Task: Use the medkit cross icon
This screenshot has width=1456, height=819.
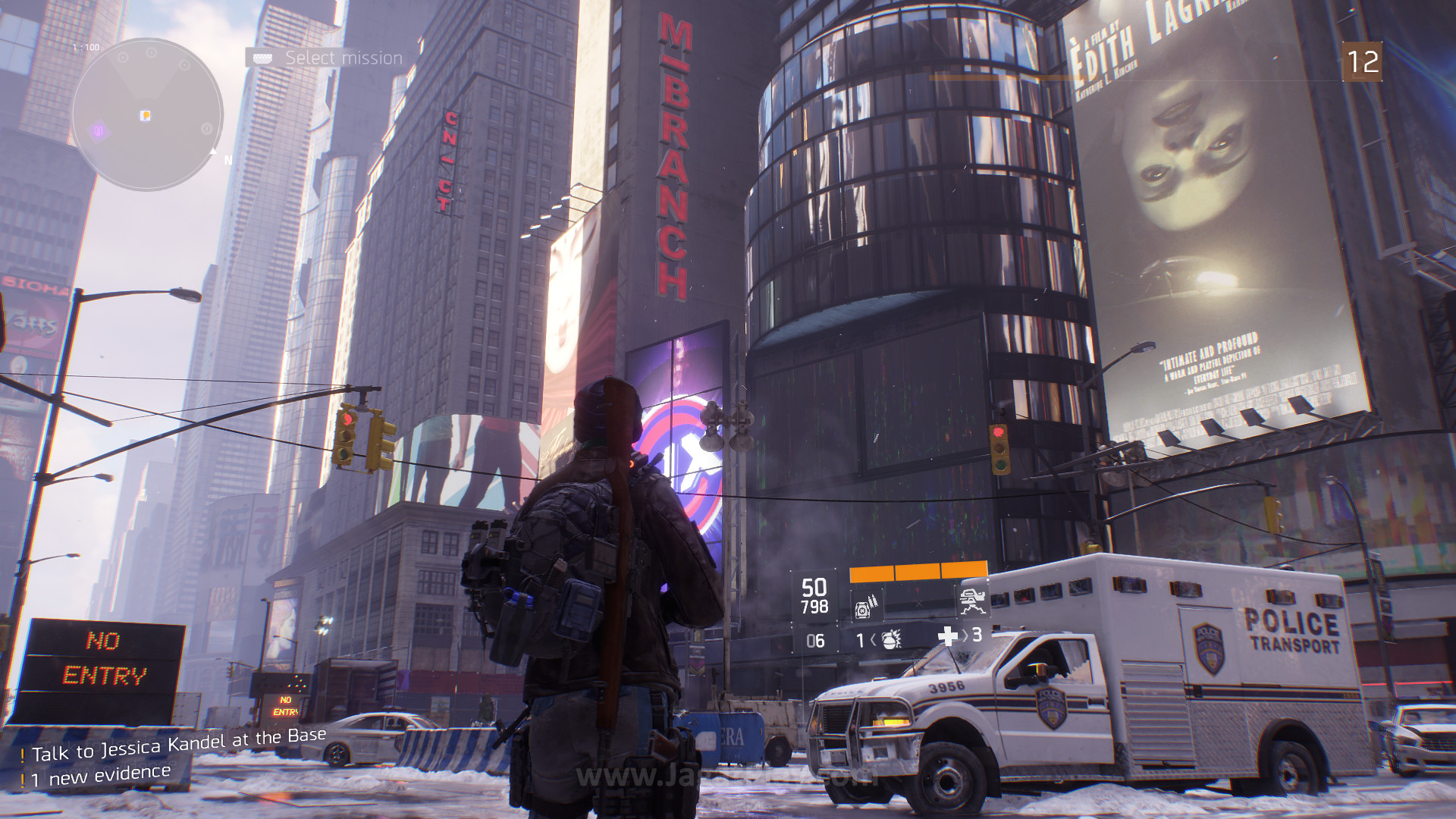Action: (948, 636)
